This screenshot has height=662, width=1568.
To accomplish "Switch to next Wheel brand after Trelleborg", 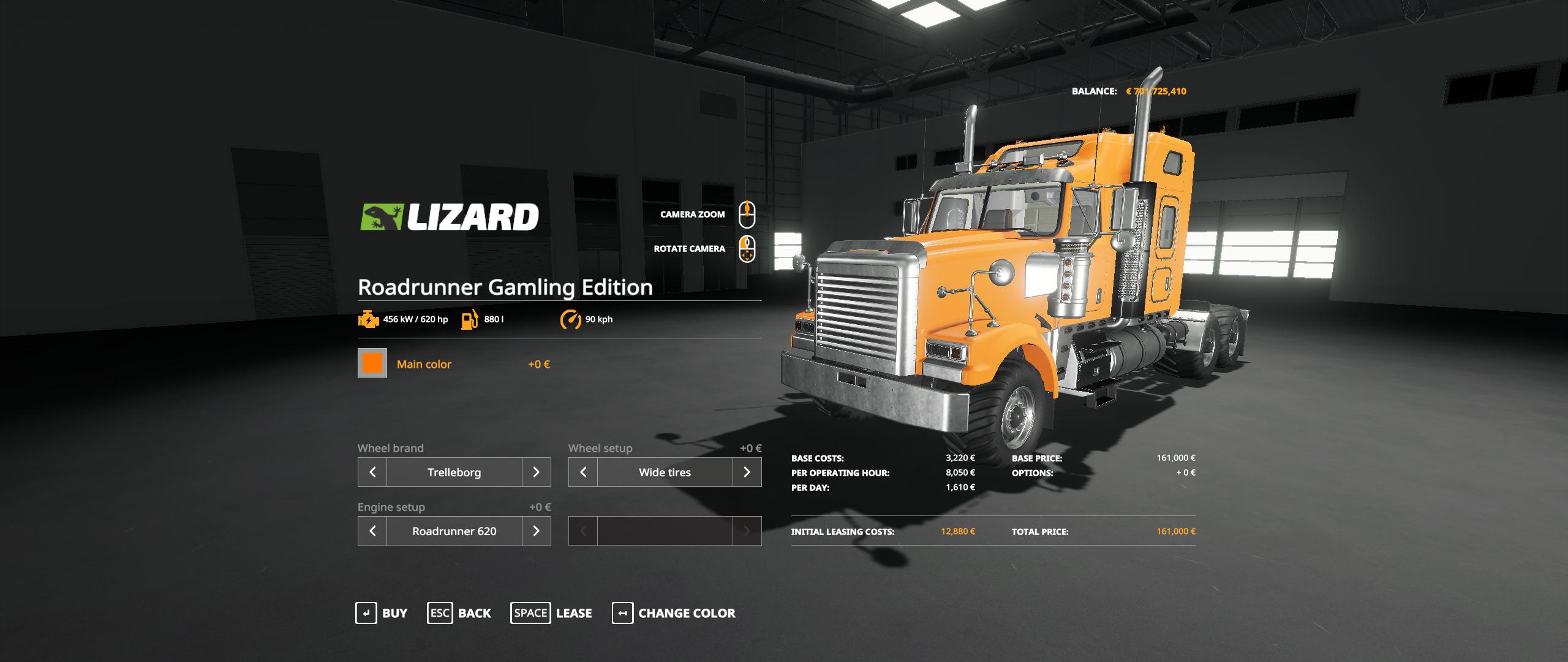I will (x=536, y=472).
